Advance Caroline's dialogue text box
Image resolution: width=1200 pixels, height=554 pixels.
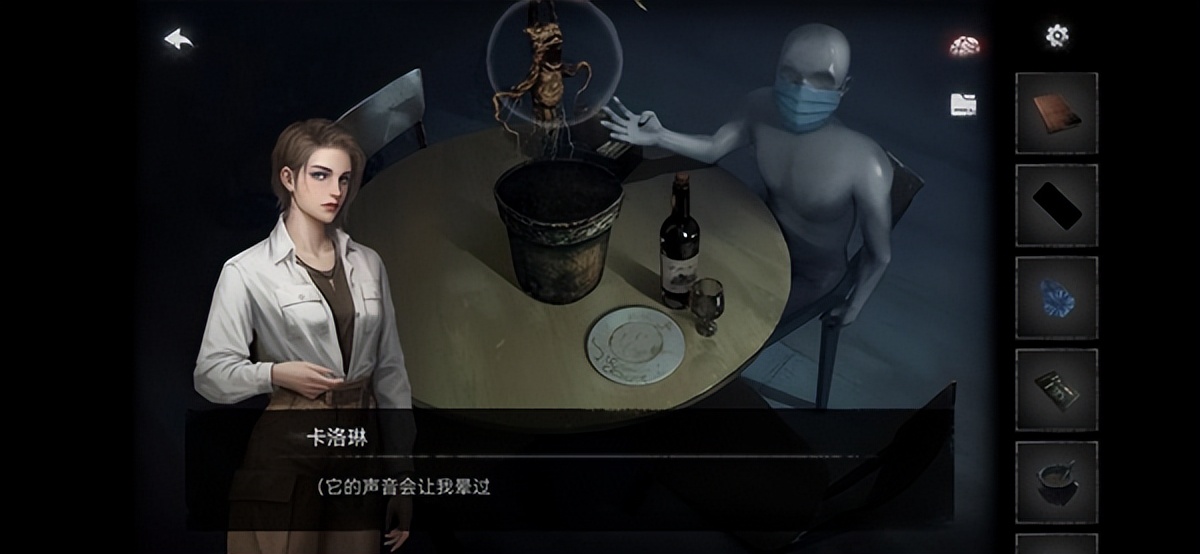tap(570, 470)
